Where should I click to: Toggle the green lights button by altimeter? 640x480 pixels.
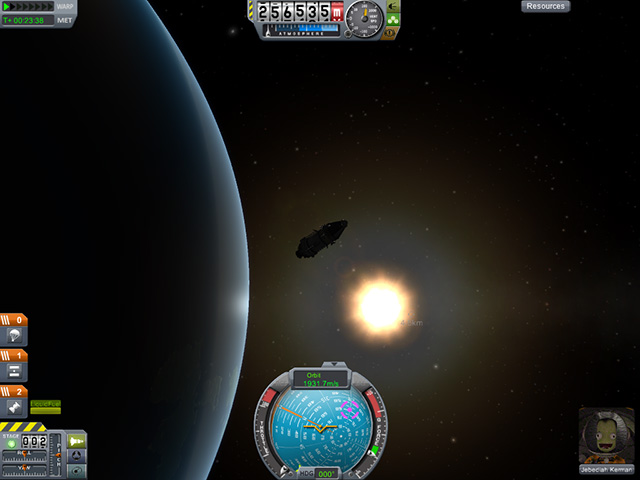point(393,18)
